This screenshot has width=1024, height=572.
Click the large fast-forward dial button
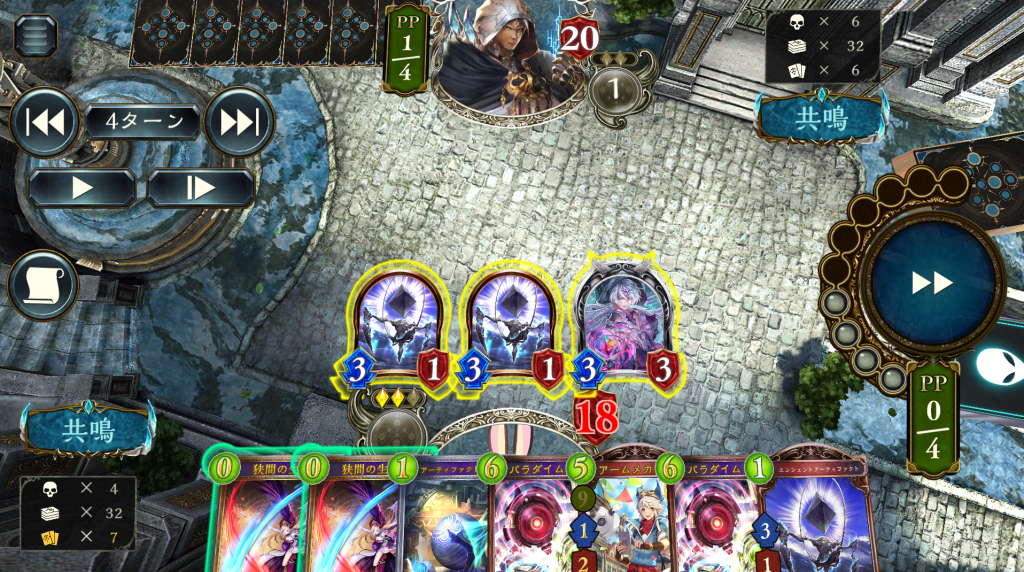tap(932, 283)
